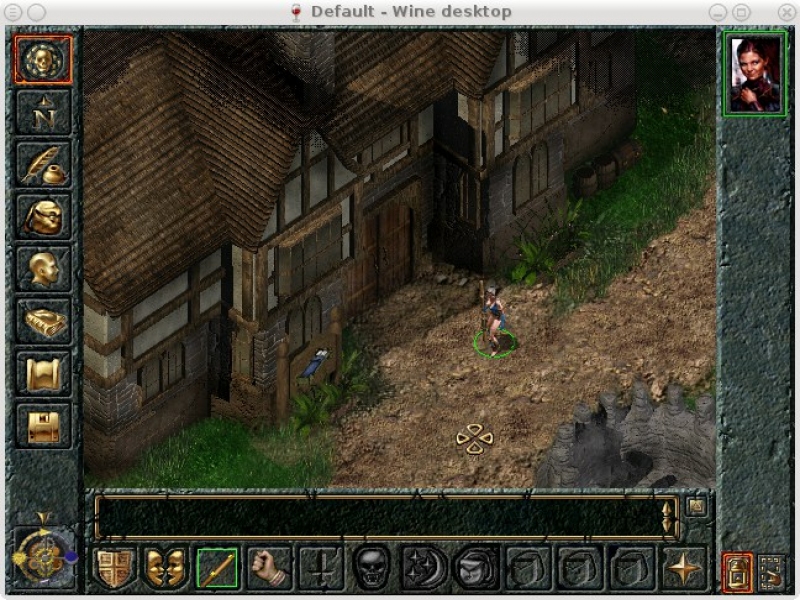800x600 pixels.
Task: Open the journal quill and inkwell icon
Action: [43, 164]
